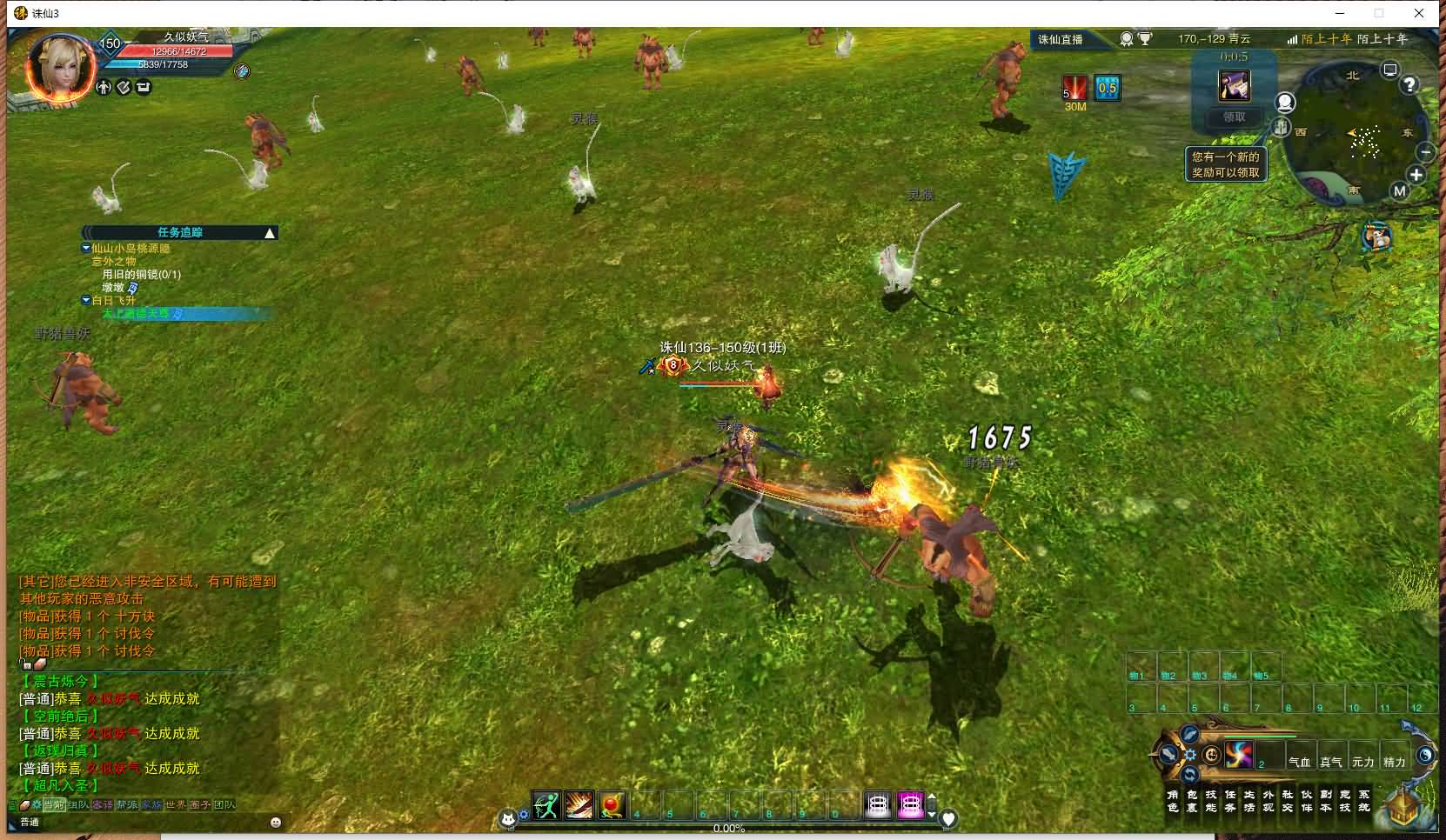Use the slashing claw skill on the hotbar

pos(579,806)
